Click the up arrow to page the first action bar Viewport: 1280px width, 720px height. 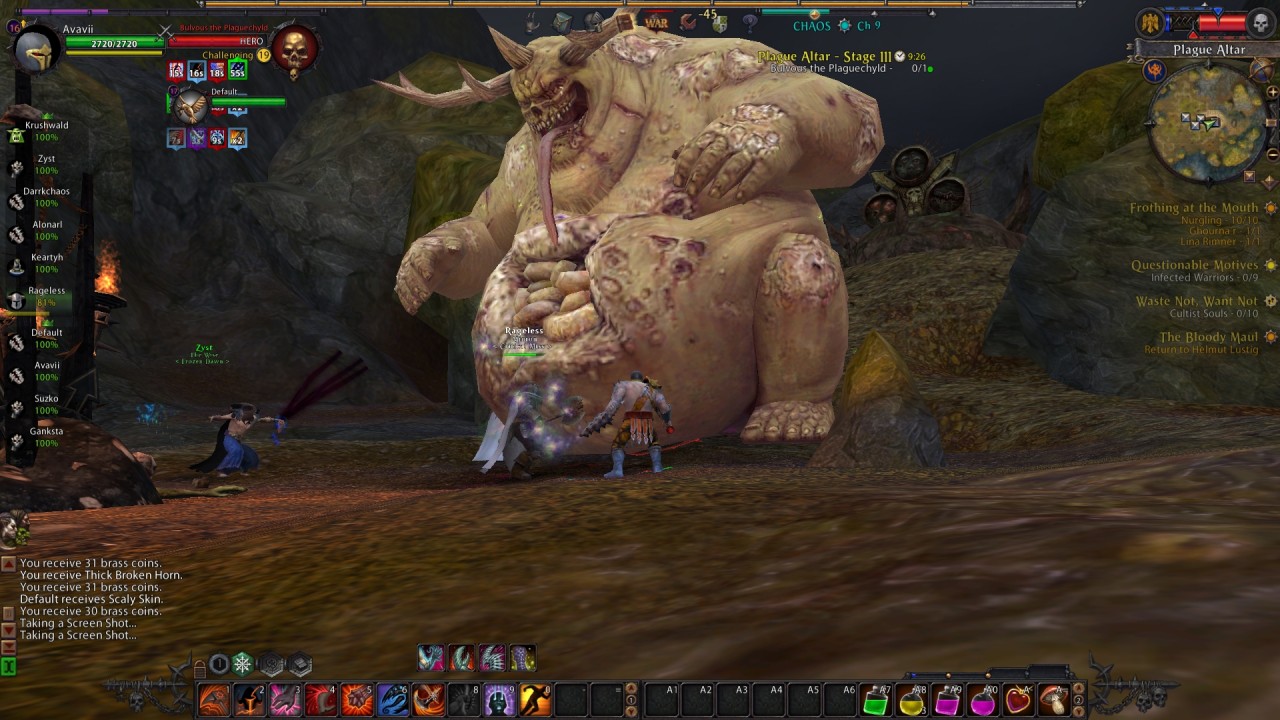[x=631, y=688]
